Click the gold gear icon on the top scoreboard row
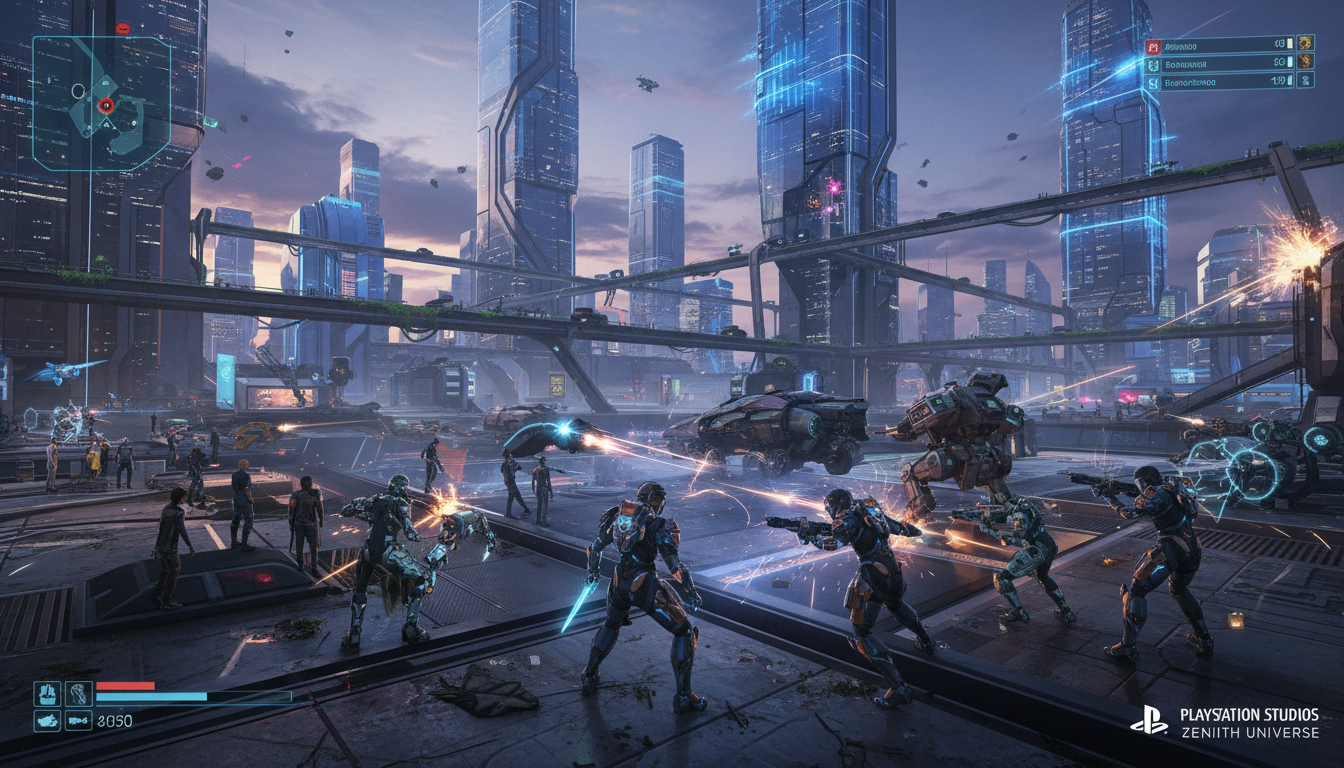The width and height of the screenshot is (1344, 768). tap(1305, 45)
